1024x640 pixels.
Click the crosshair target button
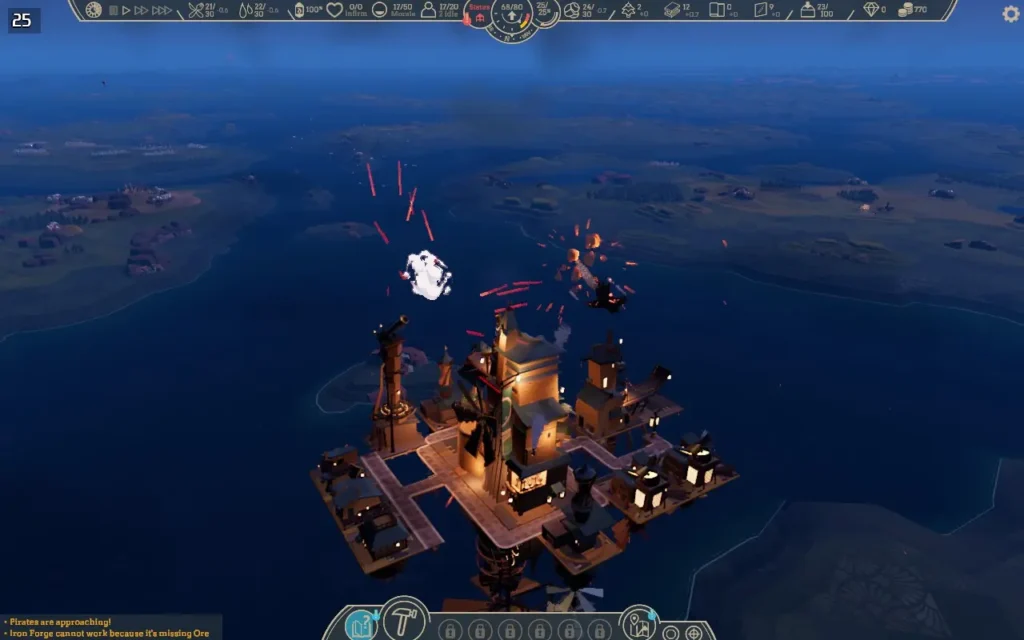693,632
